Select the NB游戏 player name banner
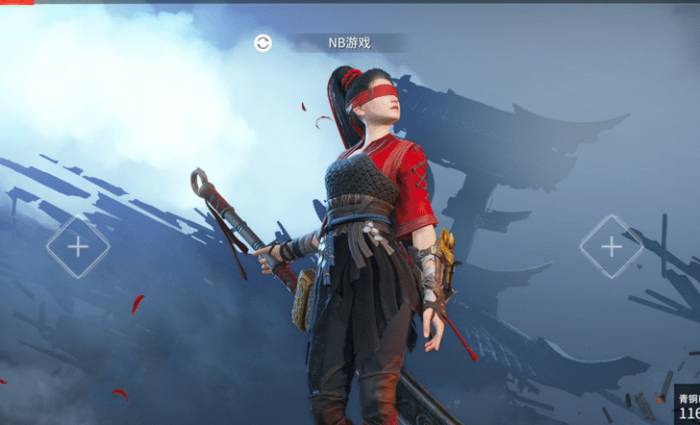 (349, 43)
